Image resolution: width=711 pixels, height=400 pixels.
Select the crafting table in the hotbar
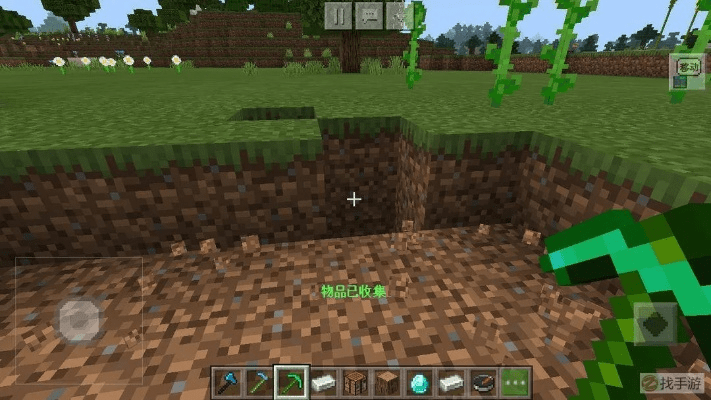click(x=355, y=382)
